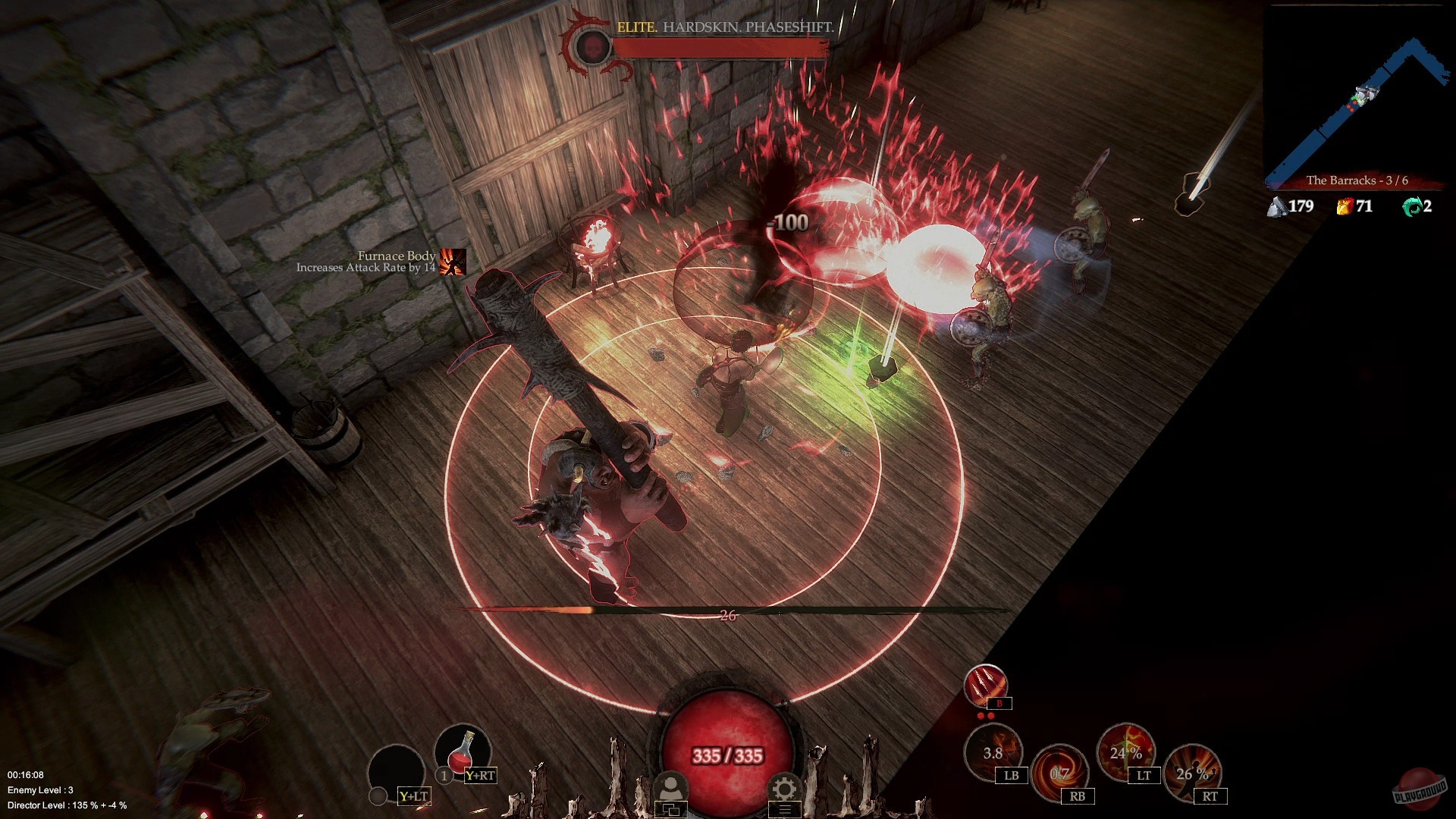Select the stone resource icon showing 179
The width and height of the screenshot is (1456, 819).
(1278, 206)
